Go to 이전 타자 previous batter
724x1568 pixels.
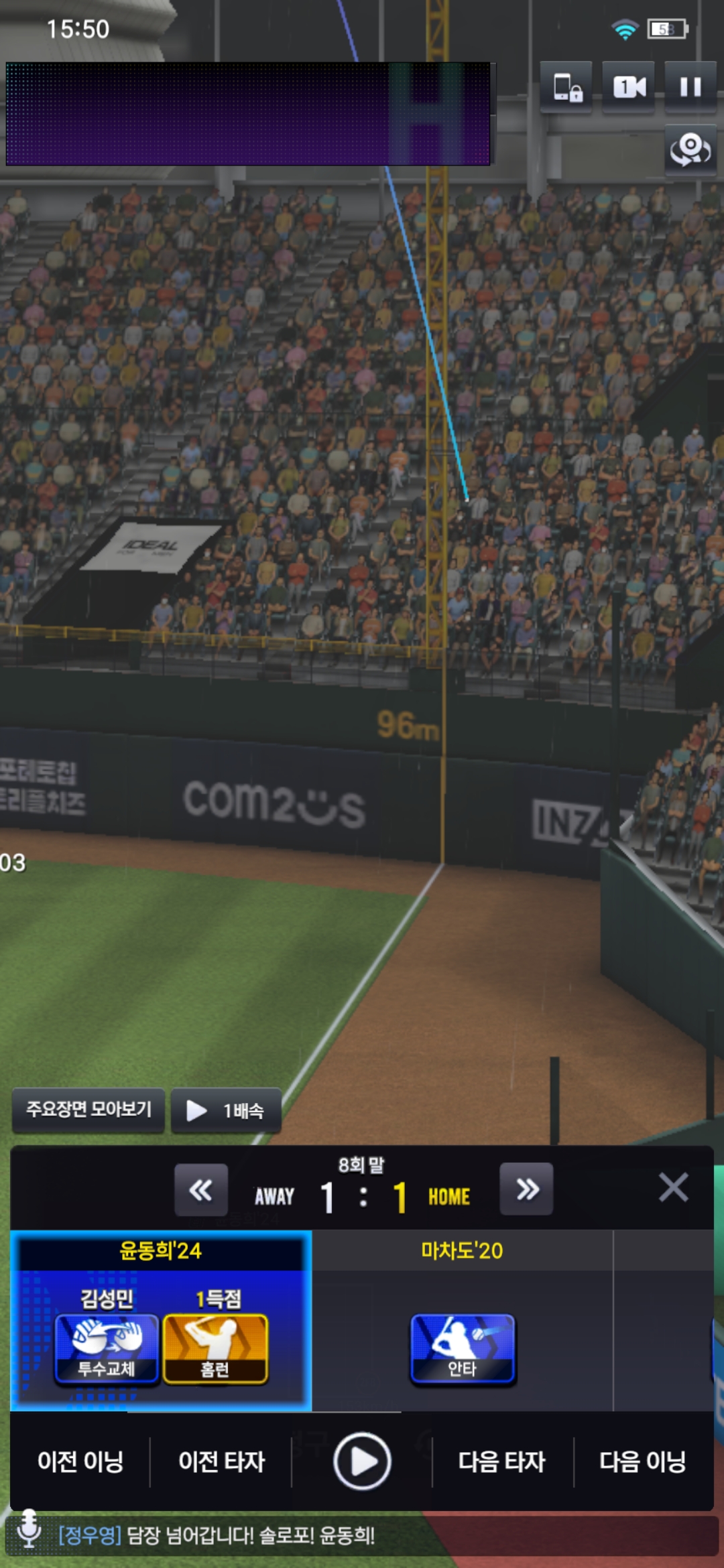(222, 1461)
